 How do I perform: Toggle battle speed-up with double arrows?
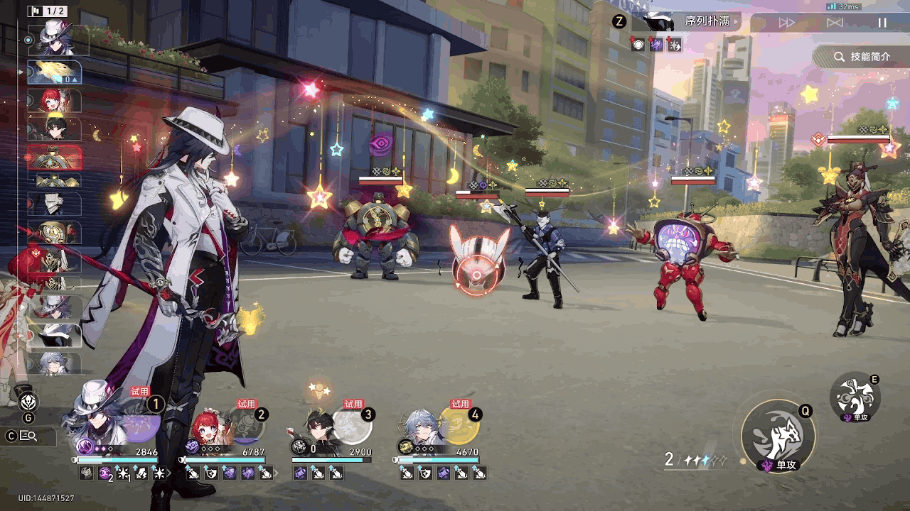coord(787,22)
